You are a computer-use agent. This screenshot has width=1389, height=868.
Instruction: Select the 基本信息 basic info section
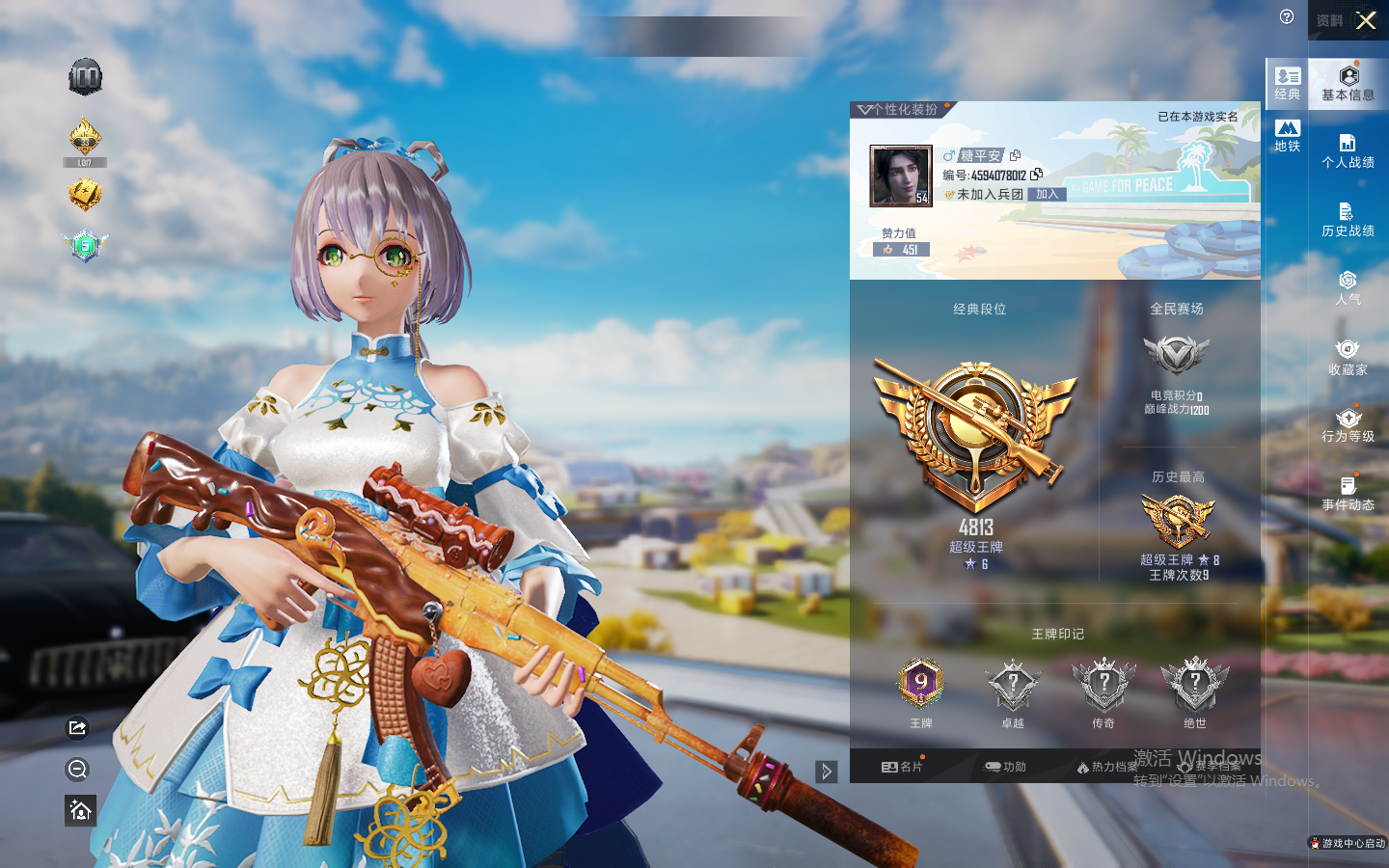1348,84
